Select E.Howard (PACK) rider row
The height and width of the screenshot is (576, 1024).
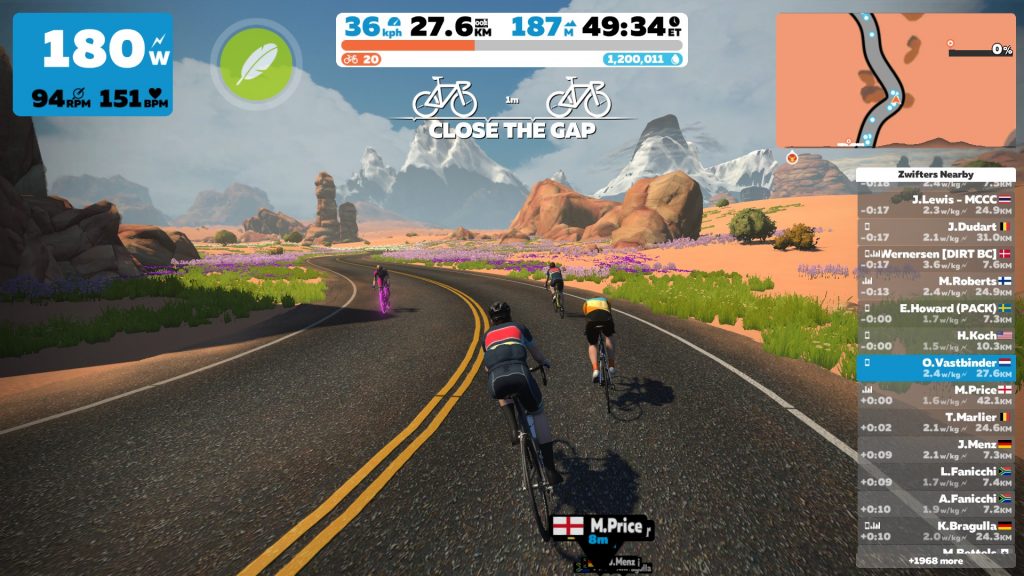(x=936, y=313)
